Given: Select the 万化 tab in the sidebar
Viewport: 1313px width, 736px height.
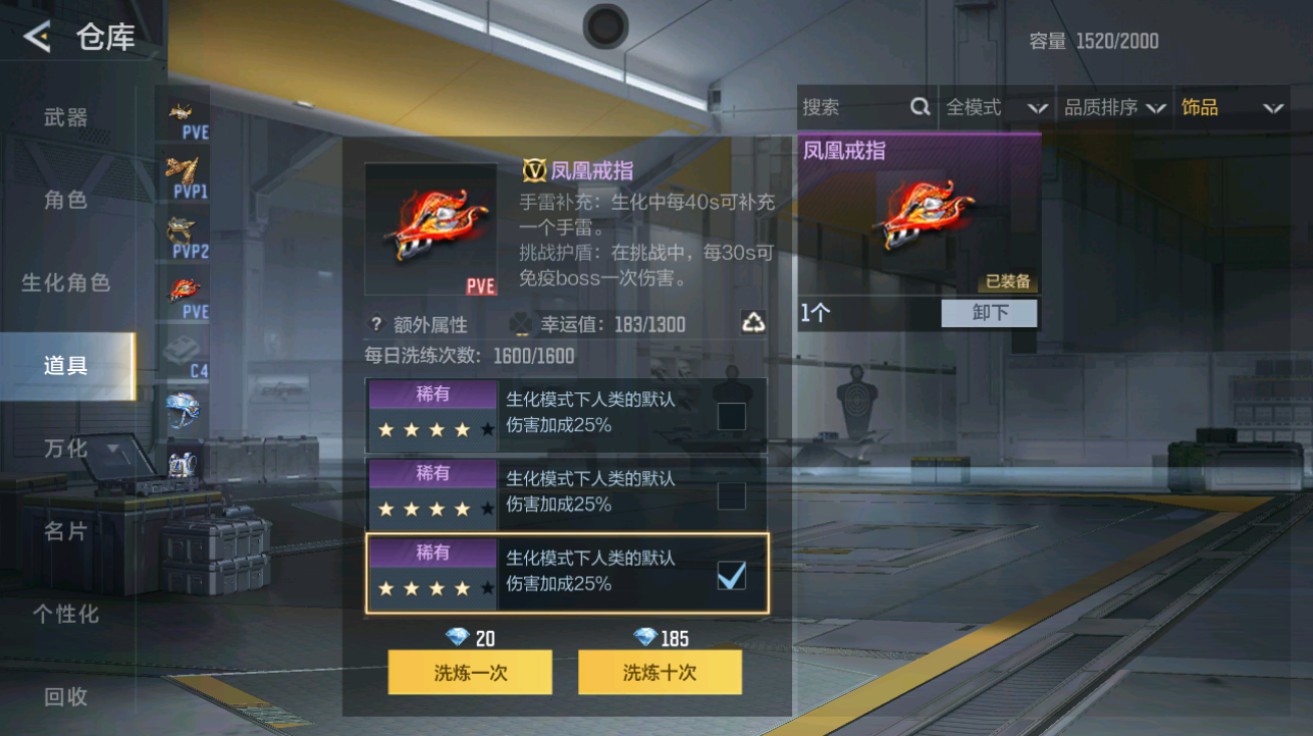Looking at the screenshot, I should (65, 450).
